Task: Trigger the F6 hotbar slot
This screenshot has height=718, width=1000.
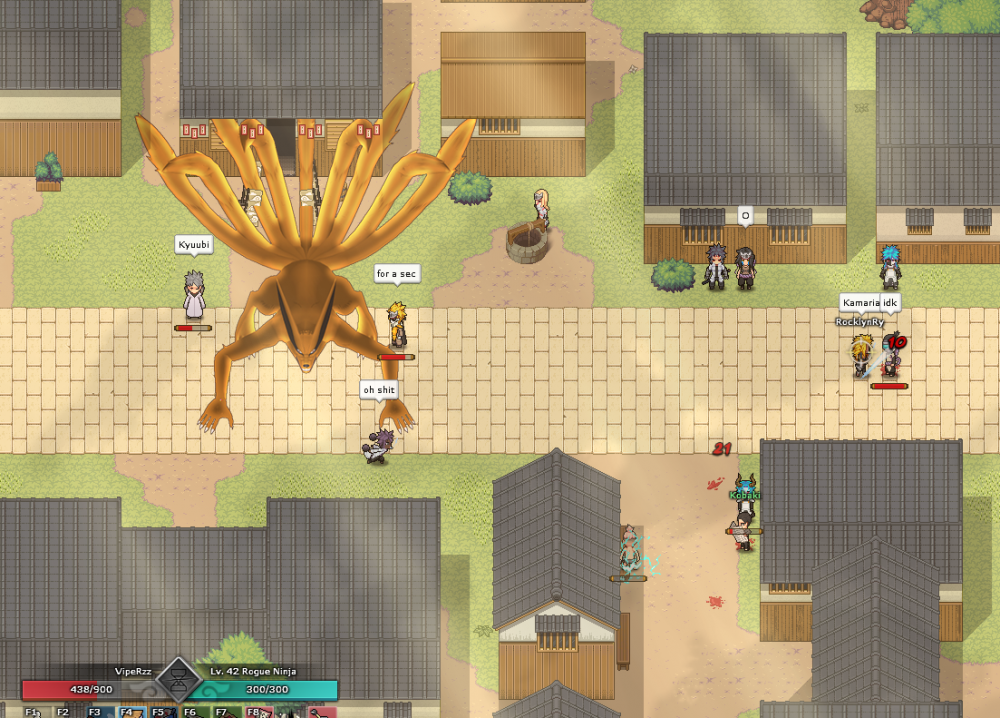Action: [192, 712]
